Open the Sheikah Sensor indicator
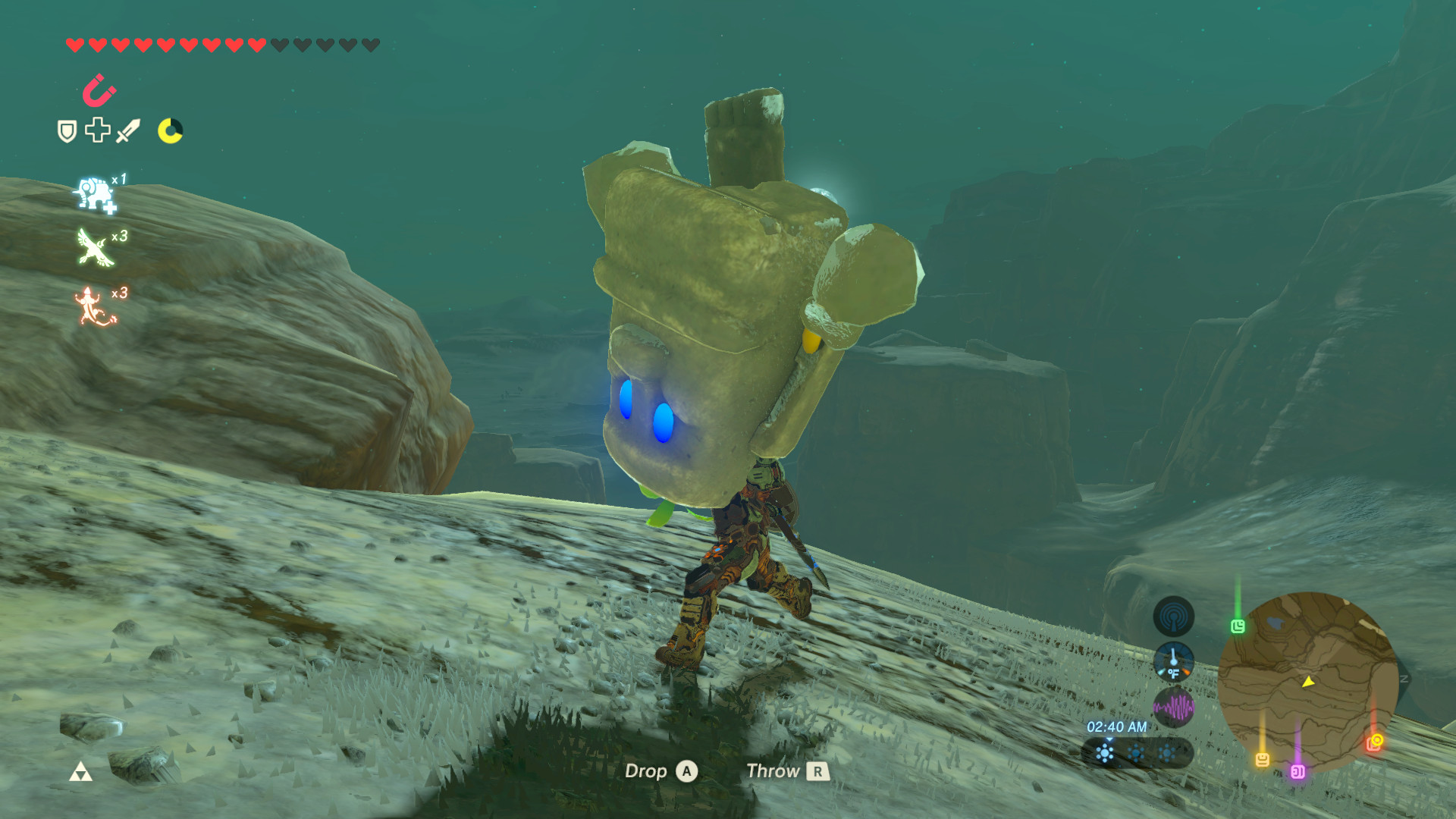This screenshot has height=819, width=1456. [1173, 615]
